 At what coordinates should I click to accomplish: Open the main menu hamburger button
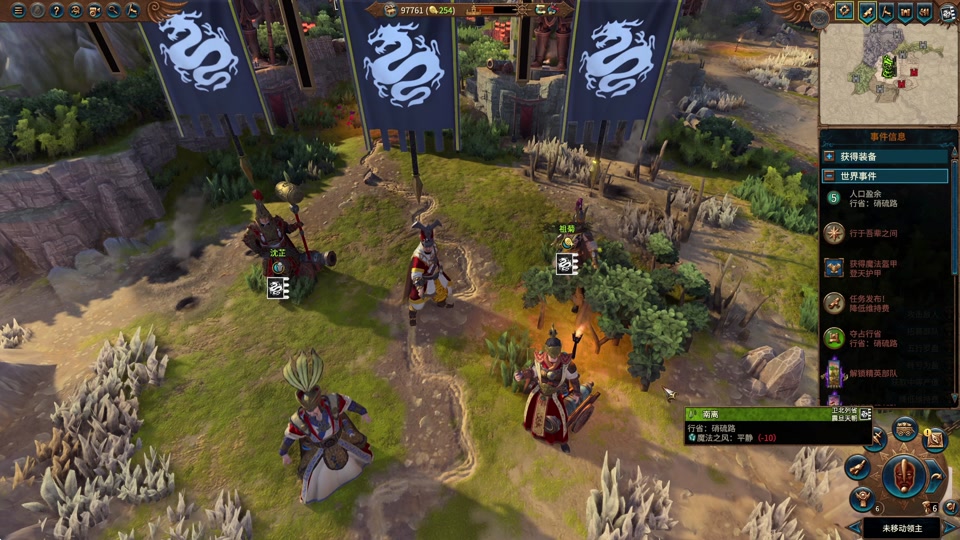coord(17,11)
